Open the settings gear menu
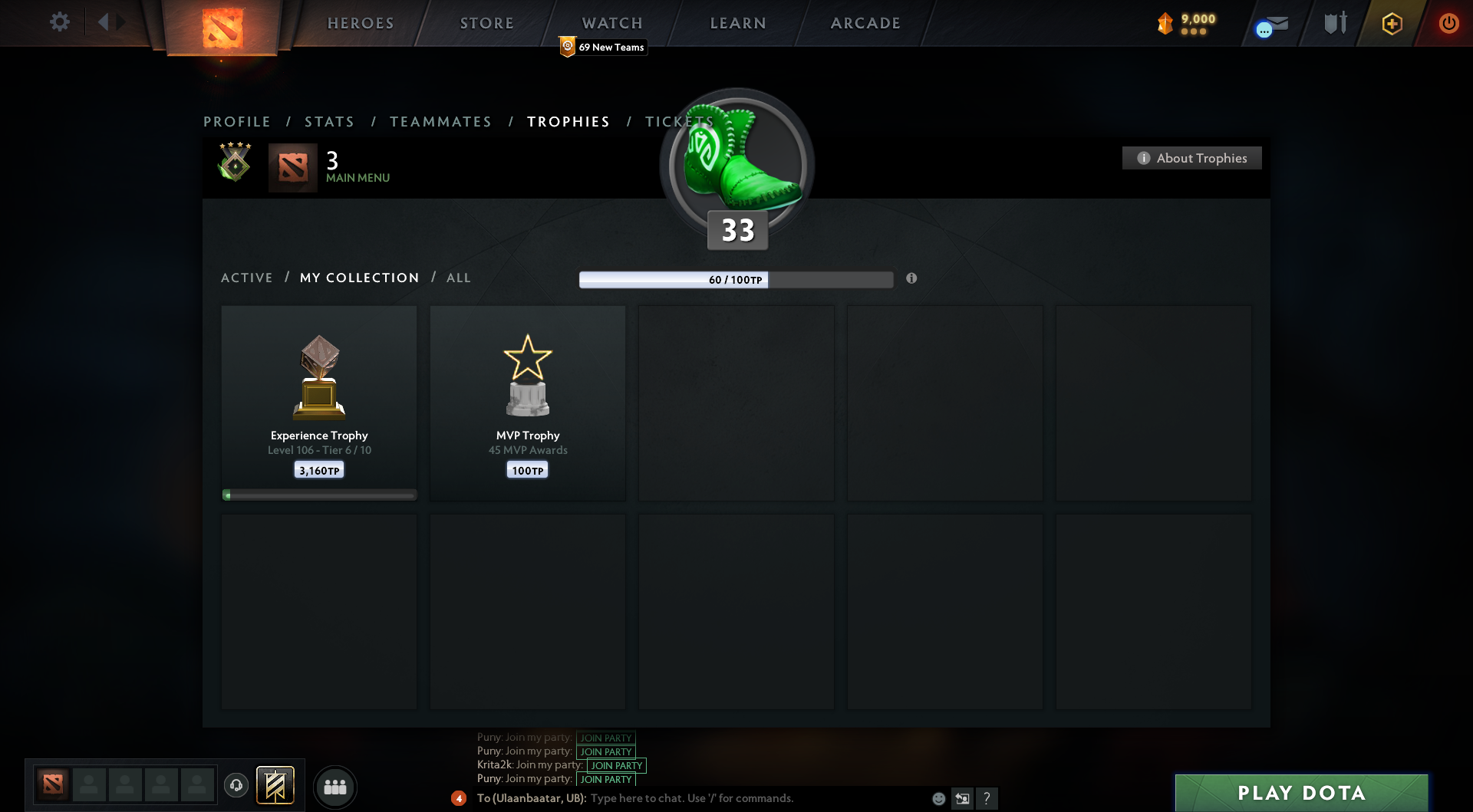Viewport: 1473px width, 812px height. (x=60, y=22)
